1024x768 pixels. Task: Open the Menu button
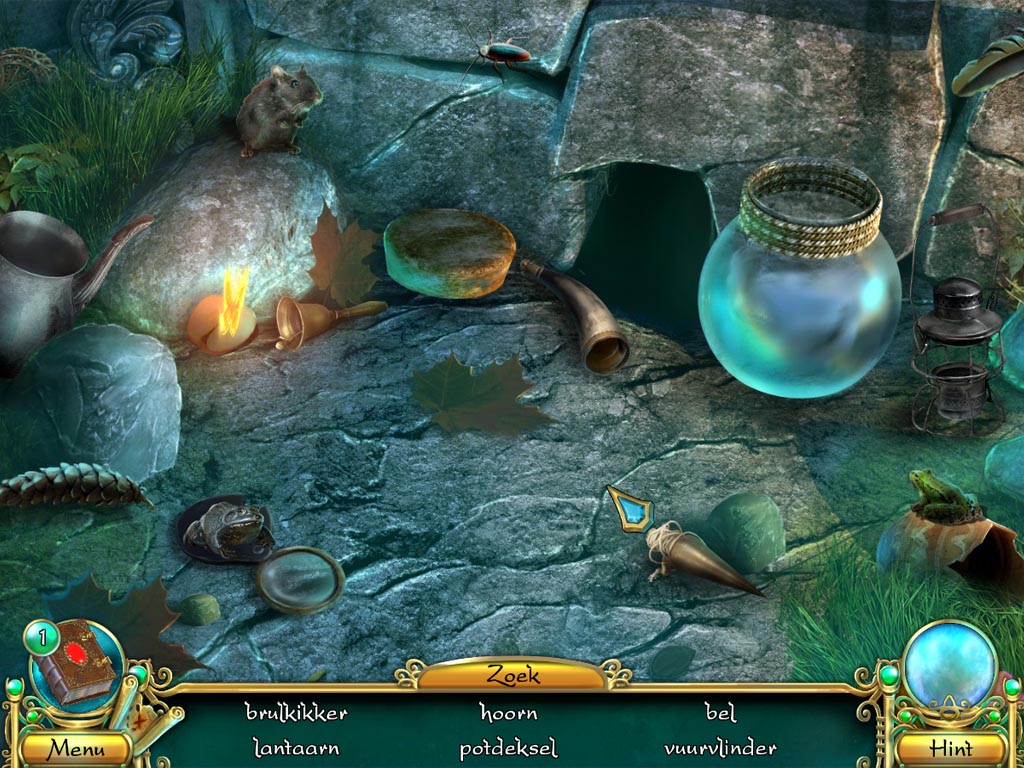[x=76, y=747]
